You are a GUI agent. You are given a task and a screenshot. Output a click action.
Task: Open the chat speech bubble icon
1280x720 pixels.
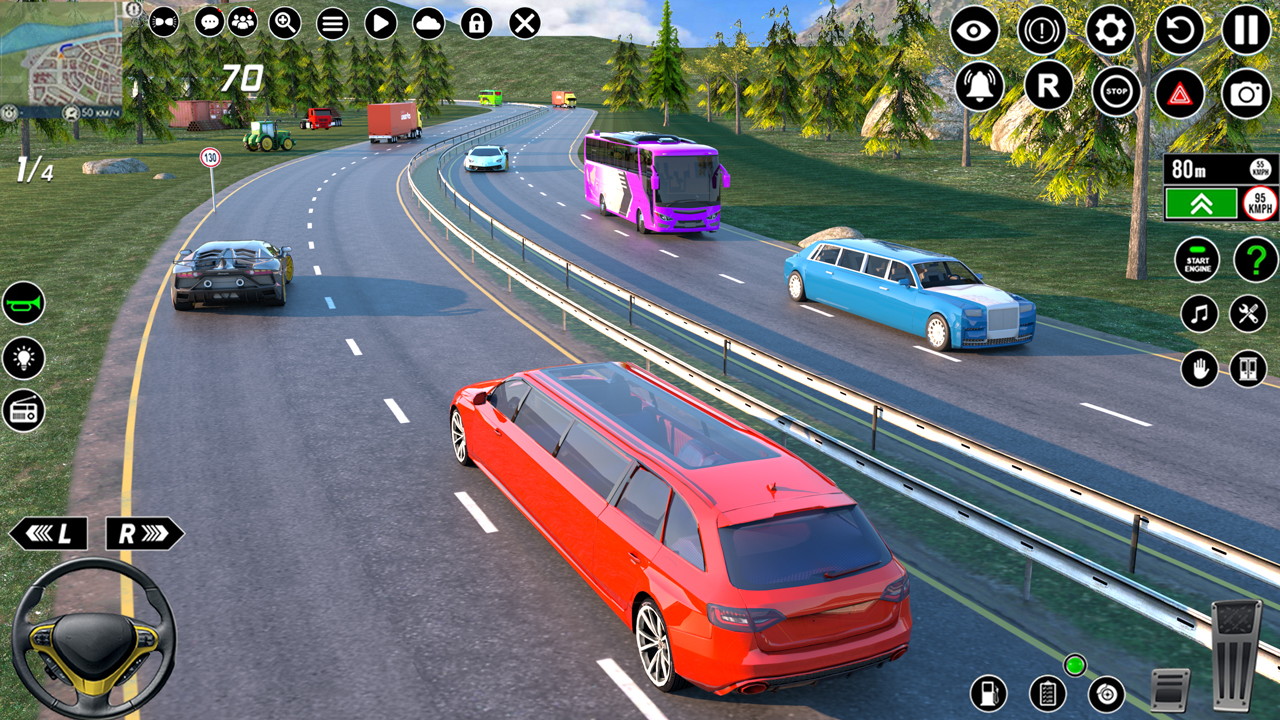click(209, 21)
